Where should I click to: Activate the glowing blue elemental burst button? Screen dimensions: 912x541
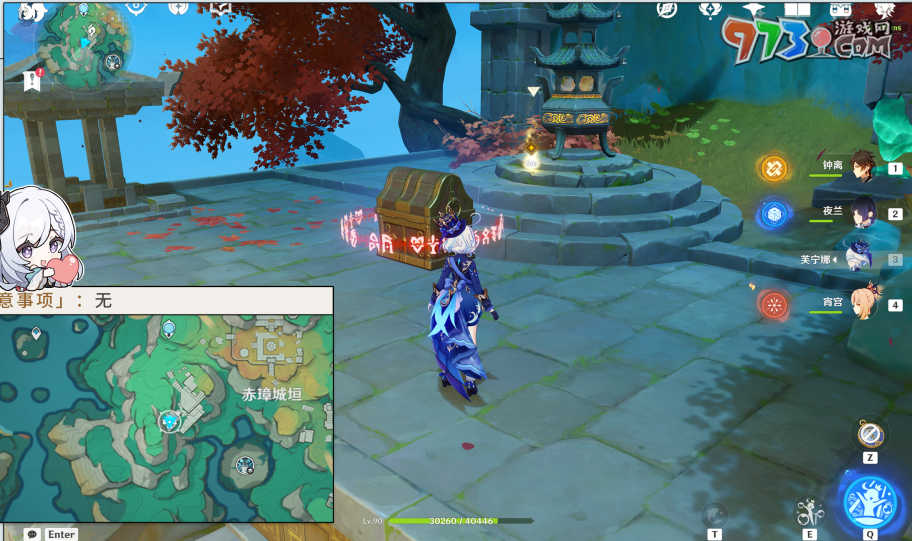(x=869, y=498)
